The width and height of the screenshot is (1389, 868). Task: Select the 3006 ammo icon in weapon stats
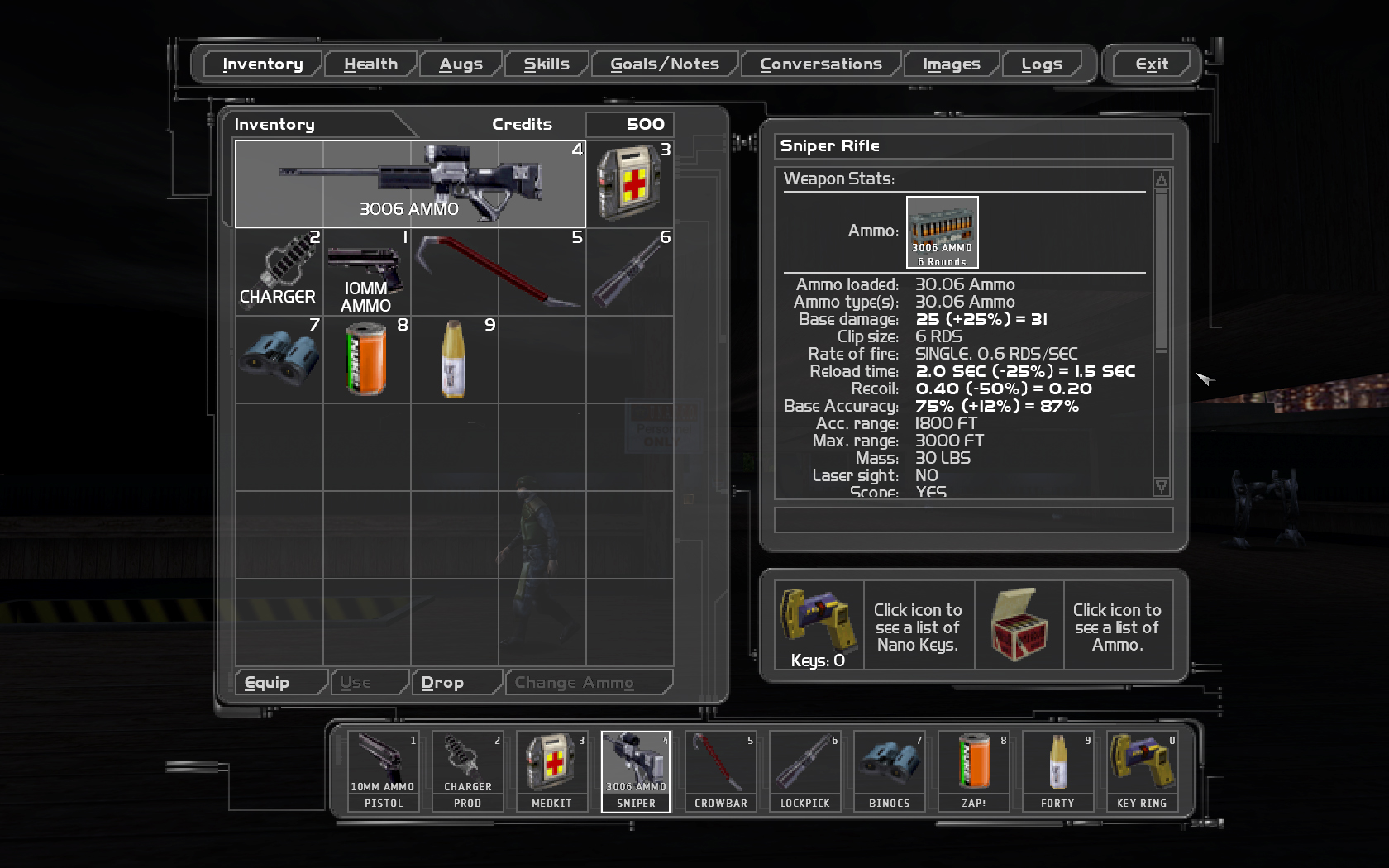(x=943, y=232)
